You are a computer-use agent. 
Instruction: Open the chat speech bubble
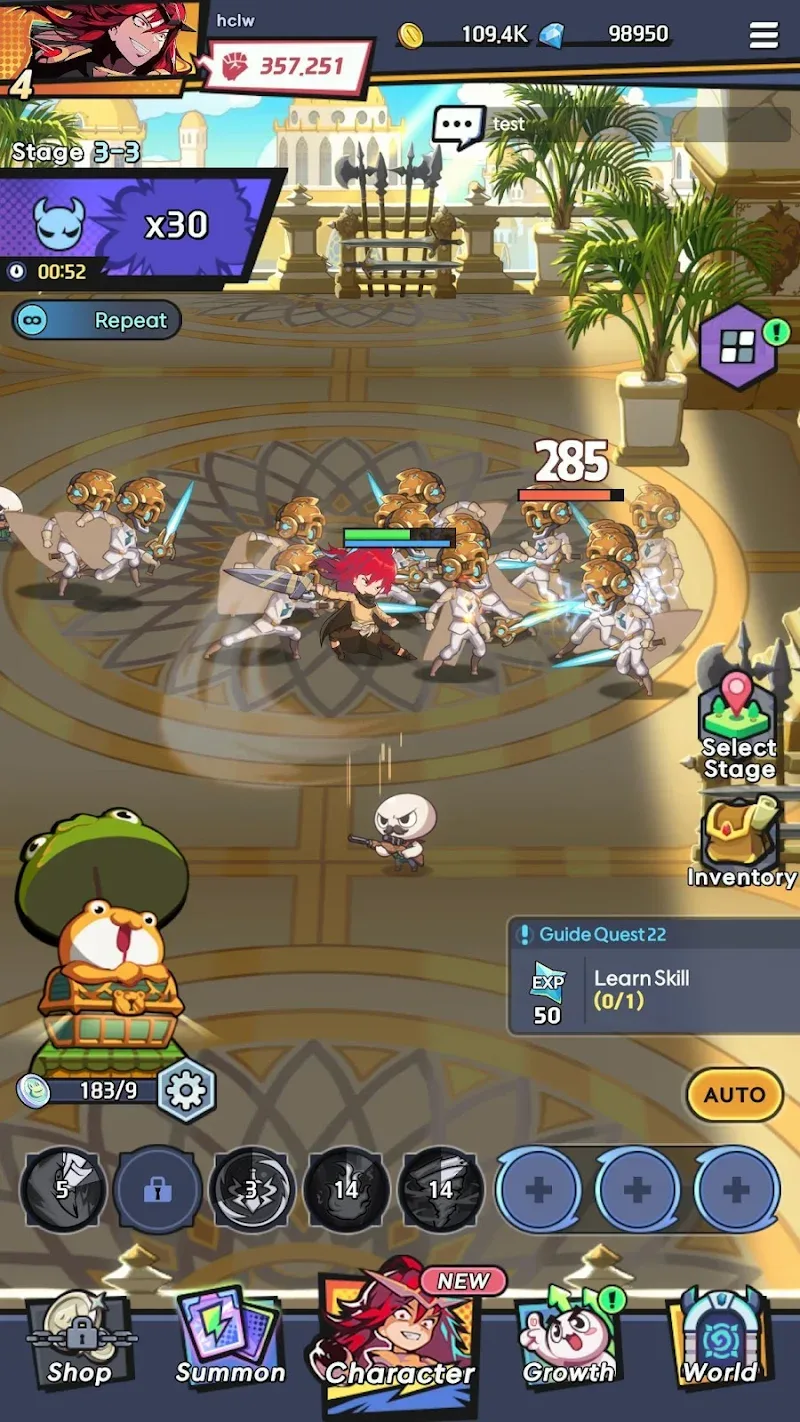[x=459, y=127]
